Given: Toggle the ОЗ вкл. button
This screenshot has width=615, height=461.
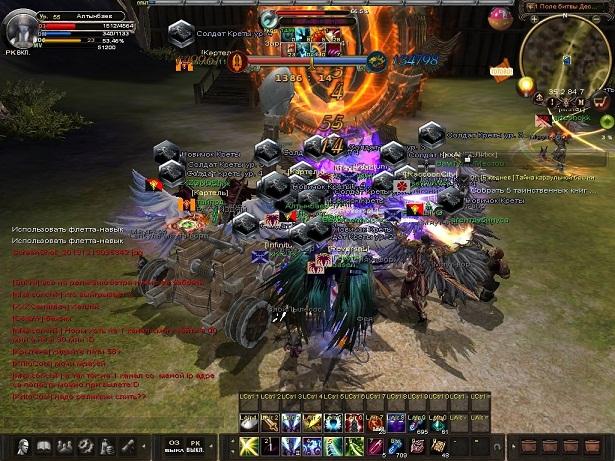Looking at the screenshot, I should [172, 445].
